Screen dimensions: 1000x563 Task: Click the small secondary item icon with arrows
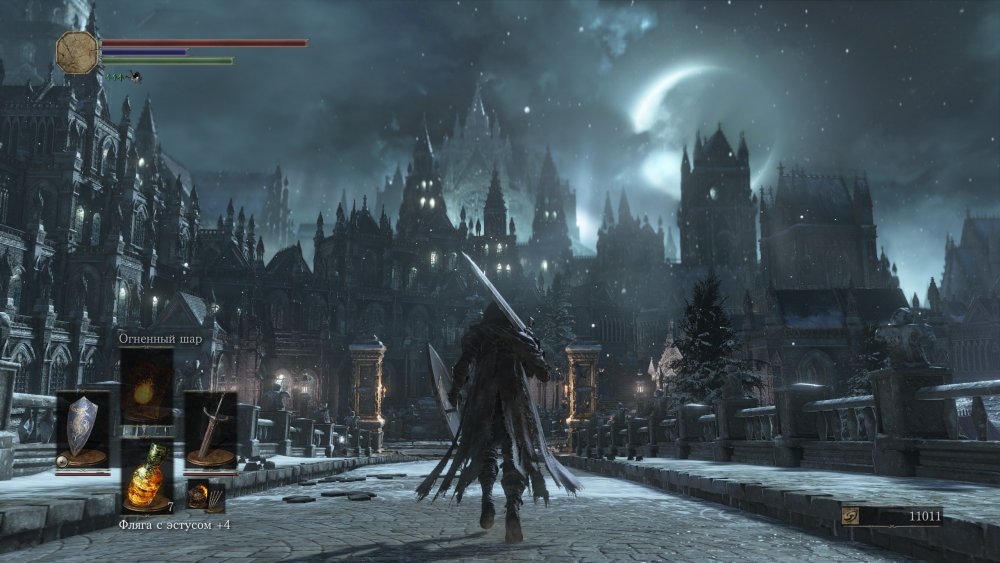(x=198, y=495)
